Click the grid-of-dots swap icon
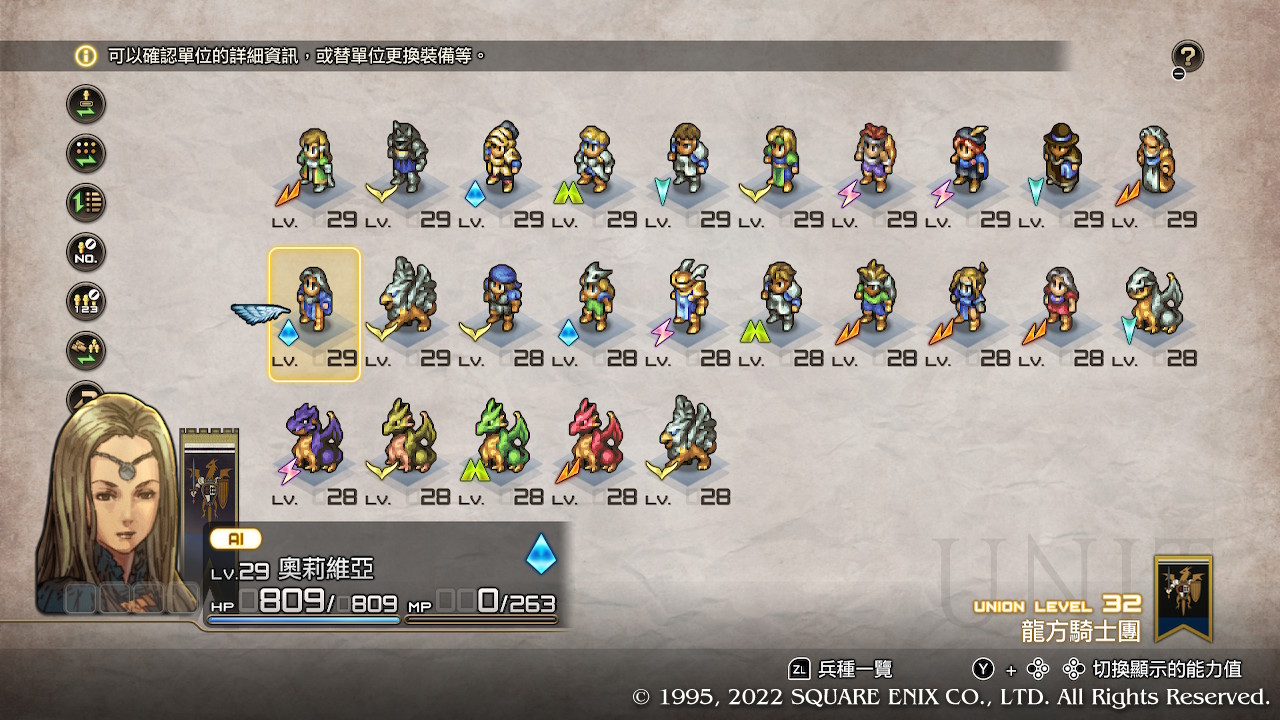 click(x=86, y=154)
